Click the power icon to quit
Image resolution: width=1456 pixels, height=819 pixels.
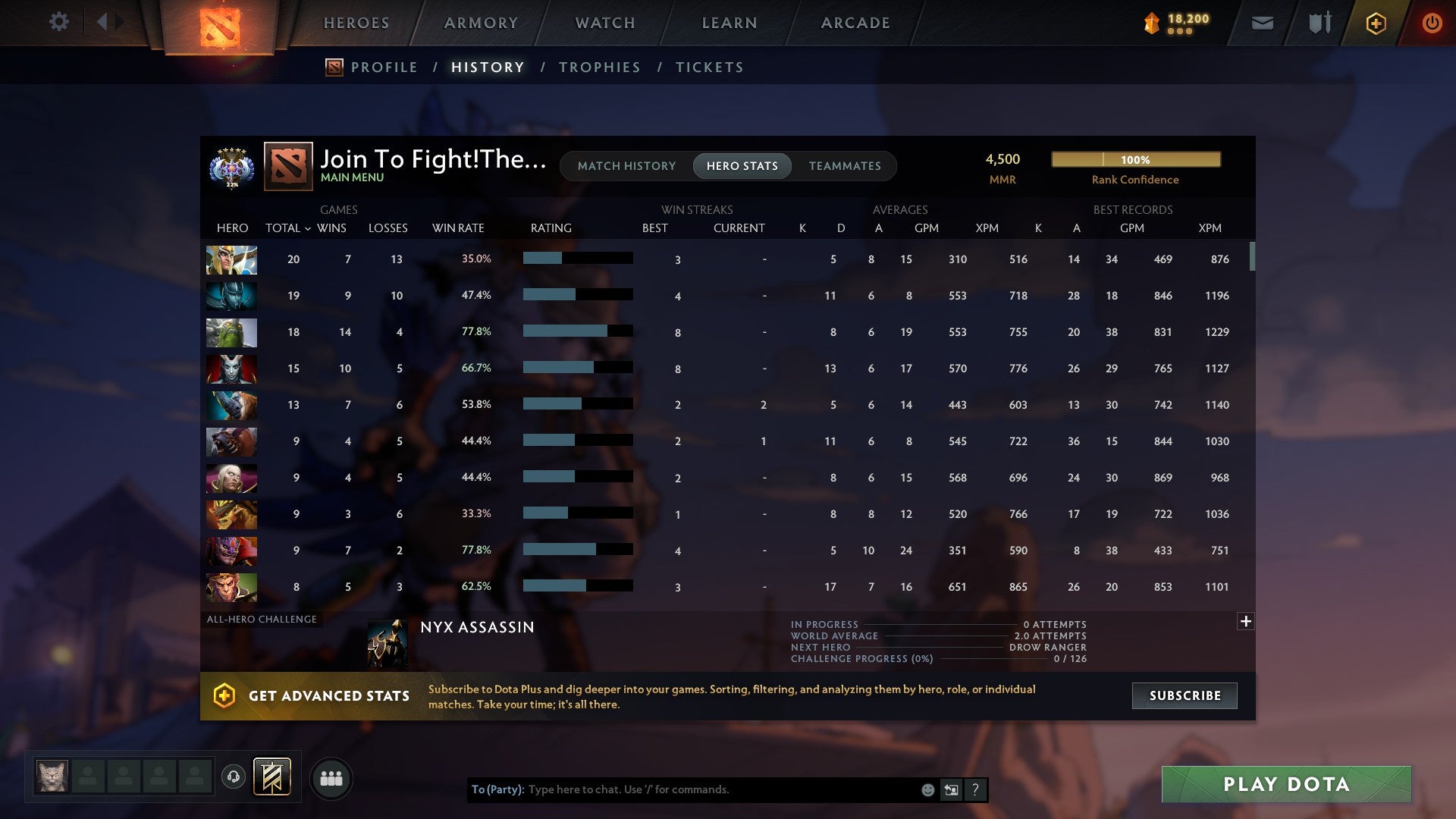(x=1432, y=23)
